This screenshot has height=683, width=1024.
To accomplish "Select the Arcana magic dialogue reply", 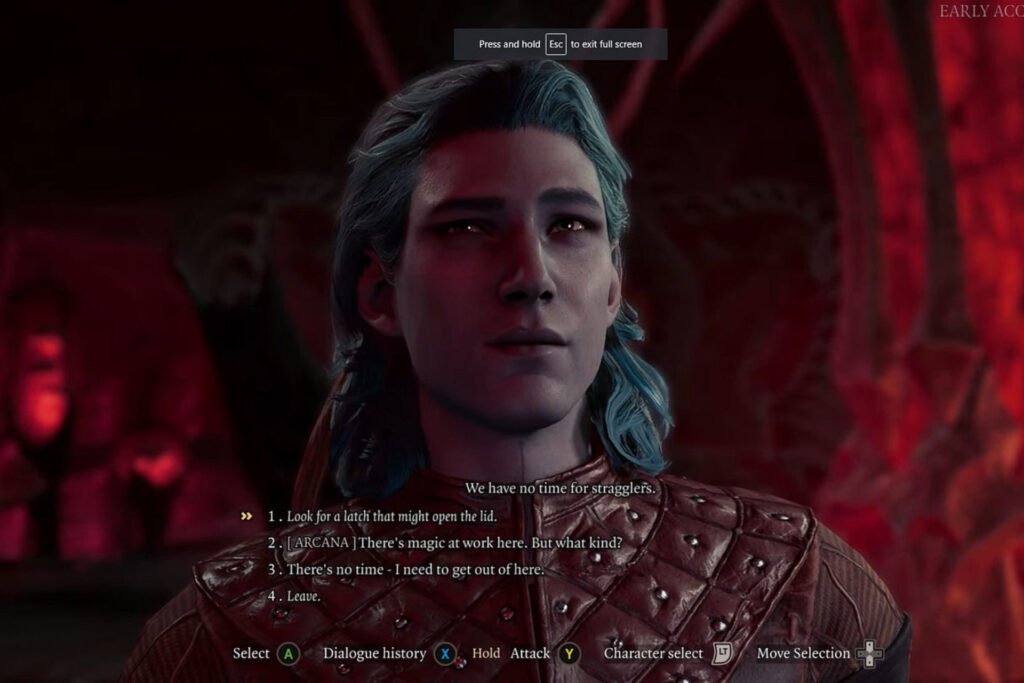I will pos(453,542).
